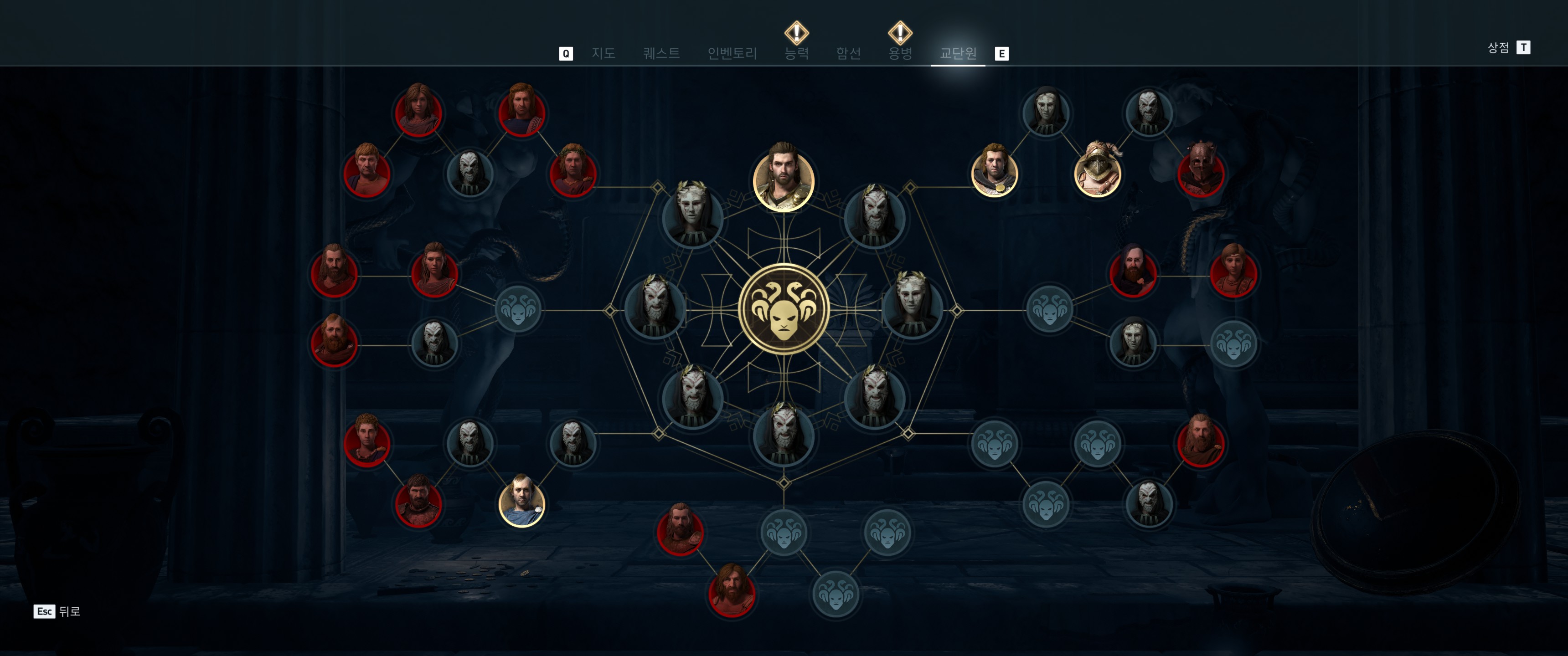Select the 교단원 (Cultists) tab
Screen dimensions: 1568x656
coord(958,54)
